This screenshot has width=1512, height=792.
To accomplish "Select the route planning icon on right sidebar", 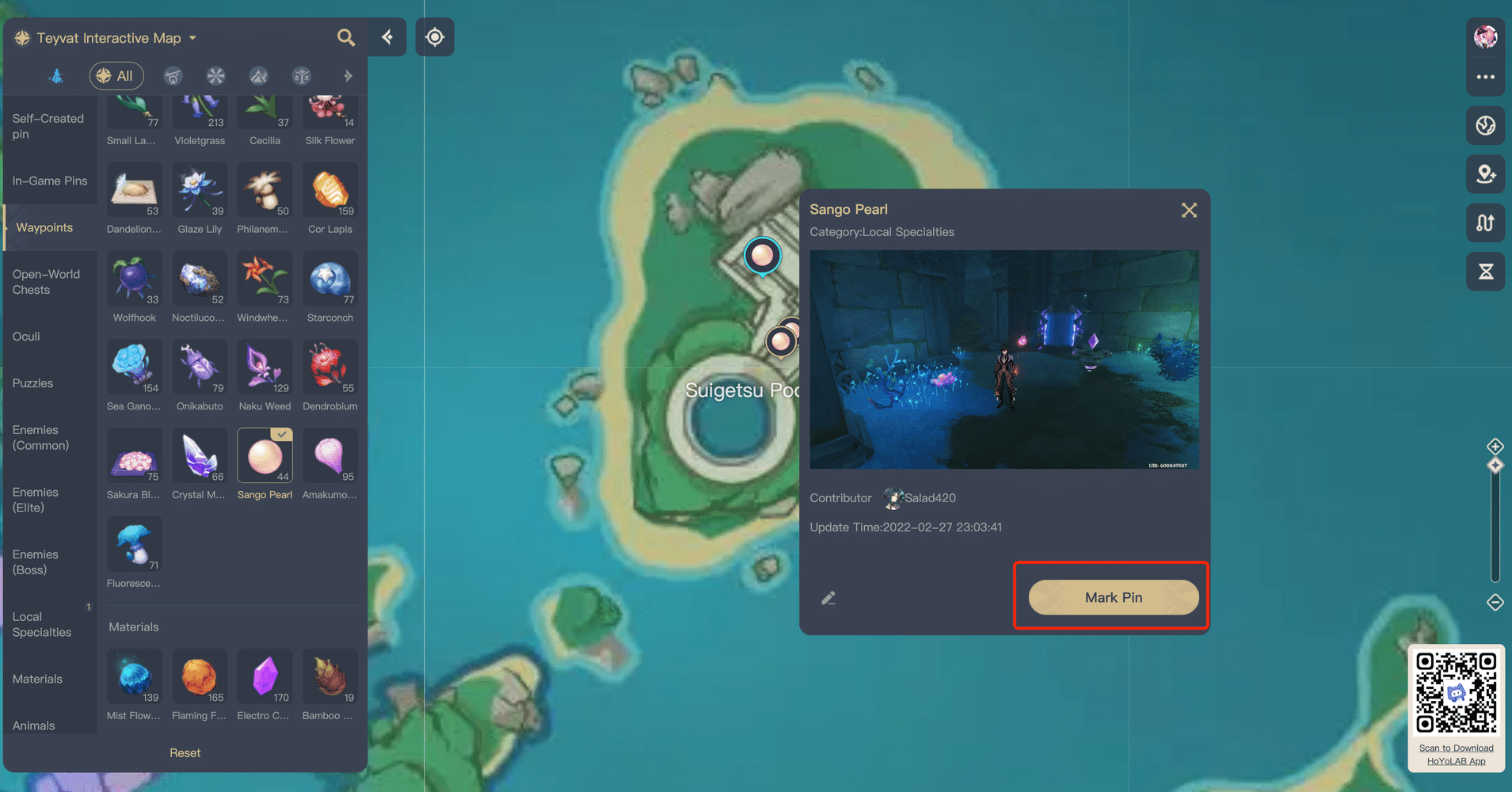I will (x=1485, y=223).
